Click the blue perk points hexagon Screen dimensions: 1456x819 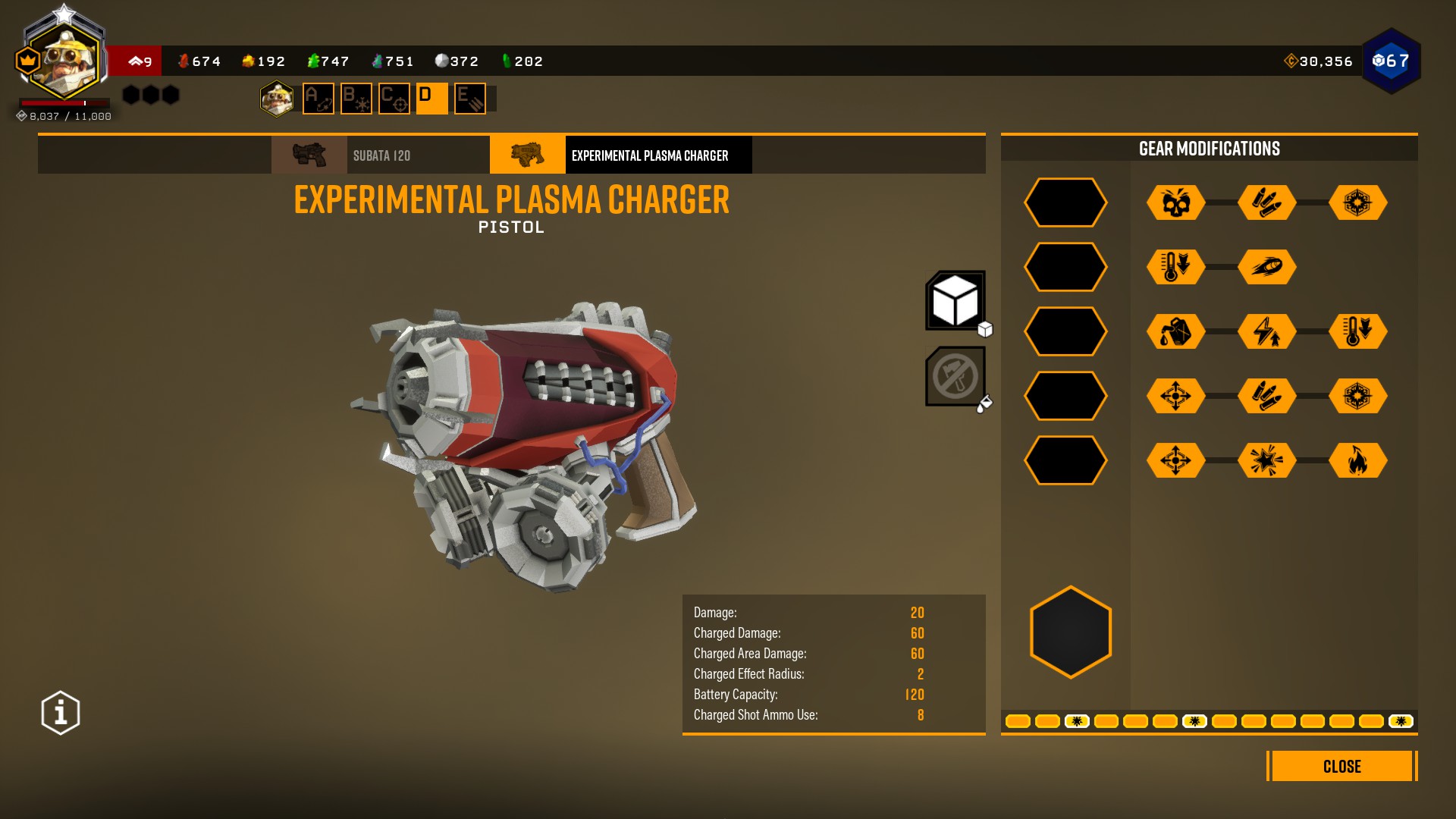coord(1392,61)
